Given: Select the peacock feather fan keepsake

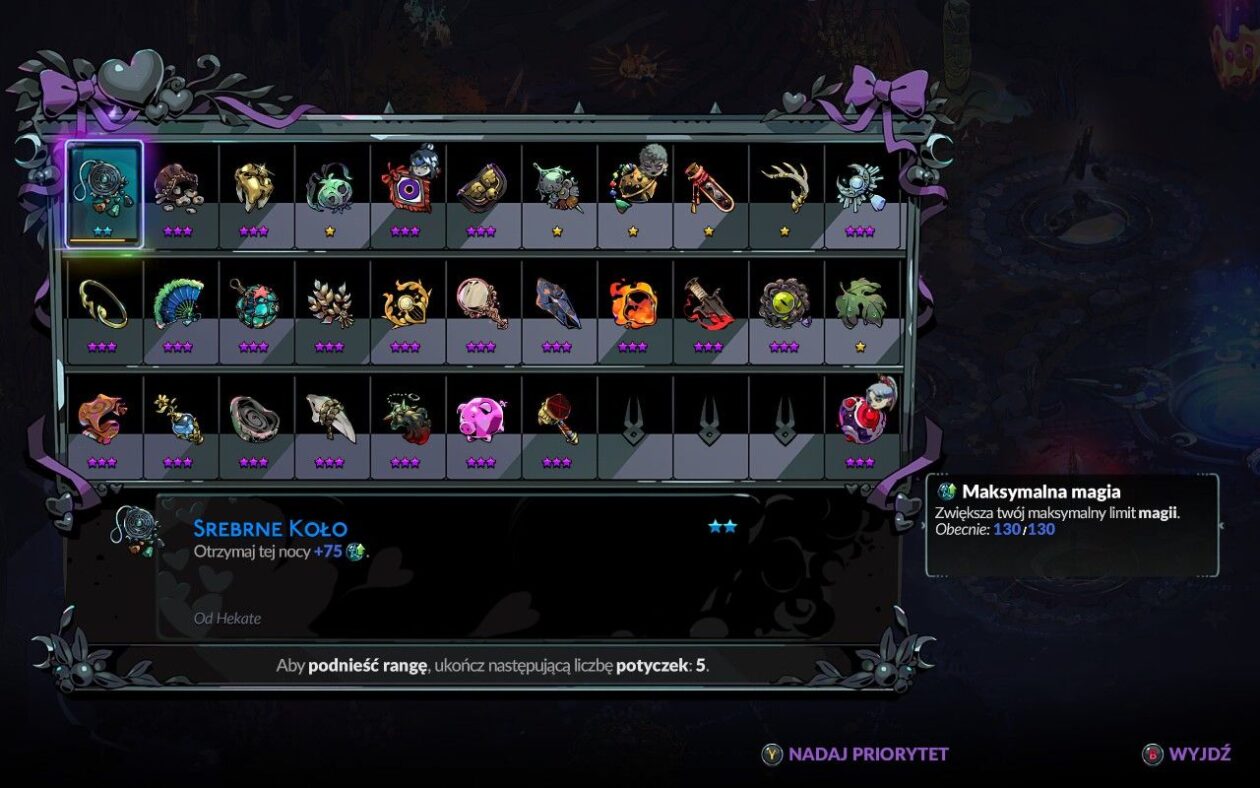Looking at the screenshot, I should [x=178, y=303].
